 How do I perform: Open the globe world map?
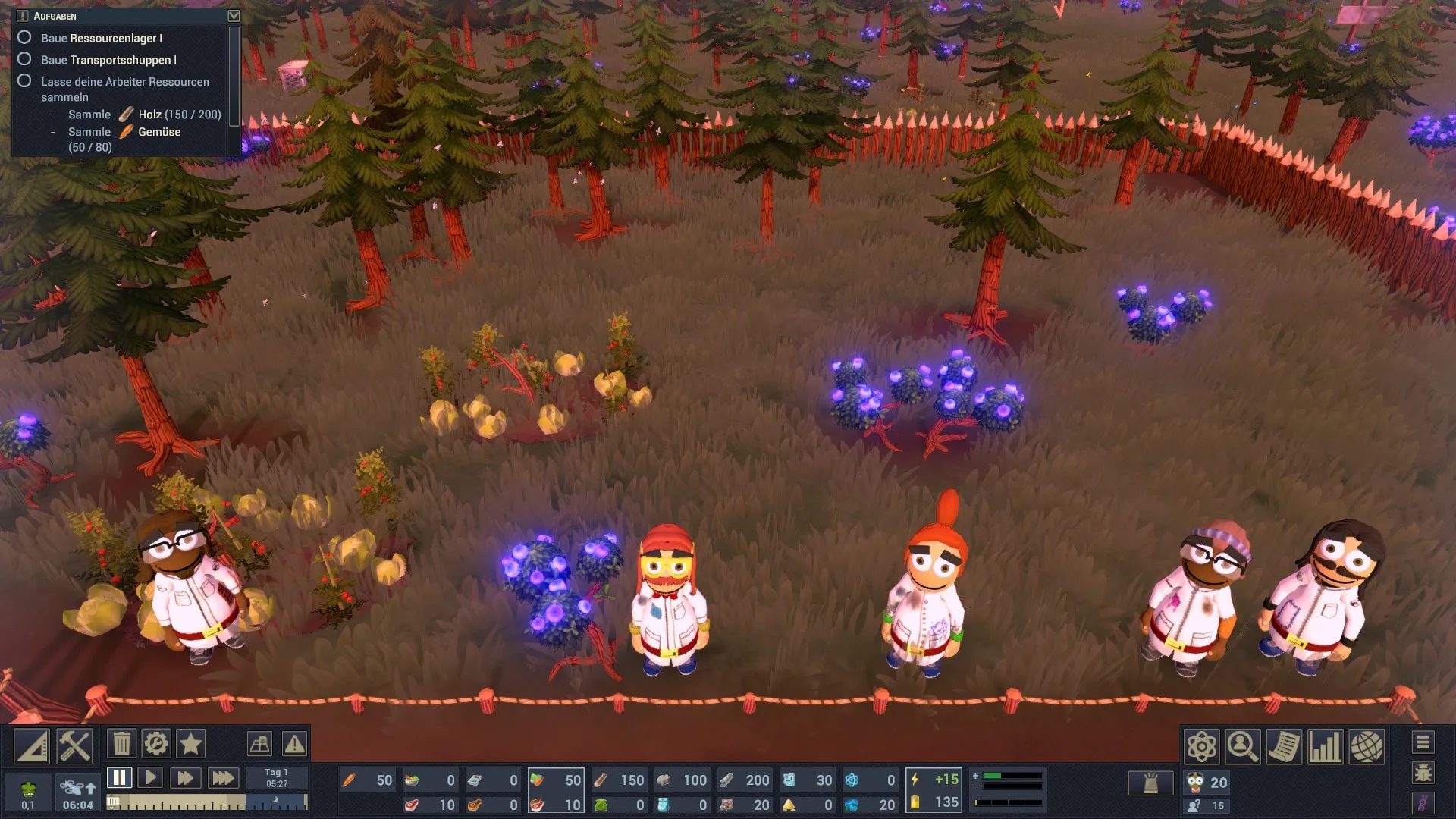coord(1366,747)
